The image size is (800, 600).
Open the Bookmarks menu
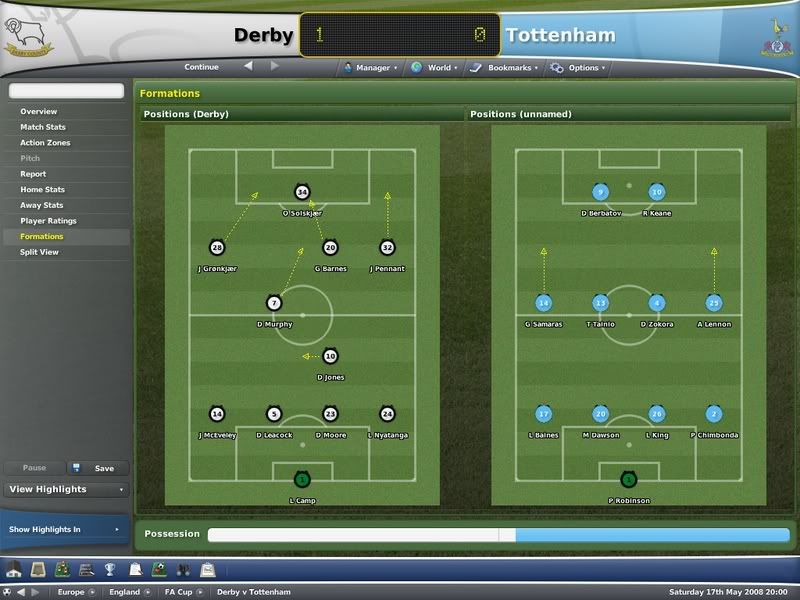point(507,68)
